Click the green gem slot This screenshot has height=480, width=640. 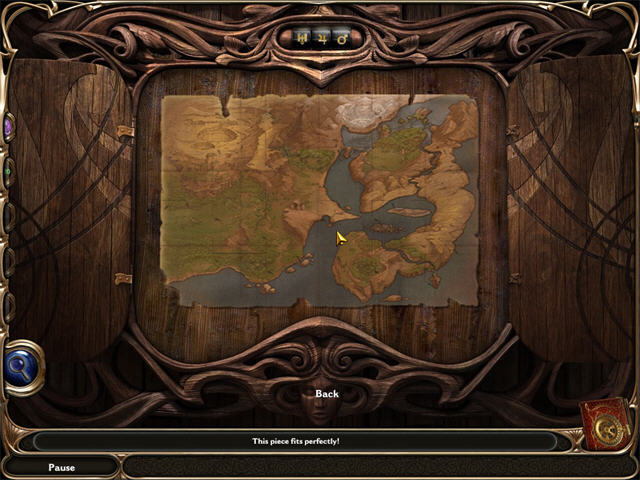7,171
